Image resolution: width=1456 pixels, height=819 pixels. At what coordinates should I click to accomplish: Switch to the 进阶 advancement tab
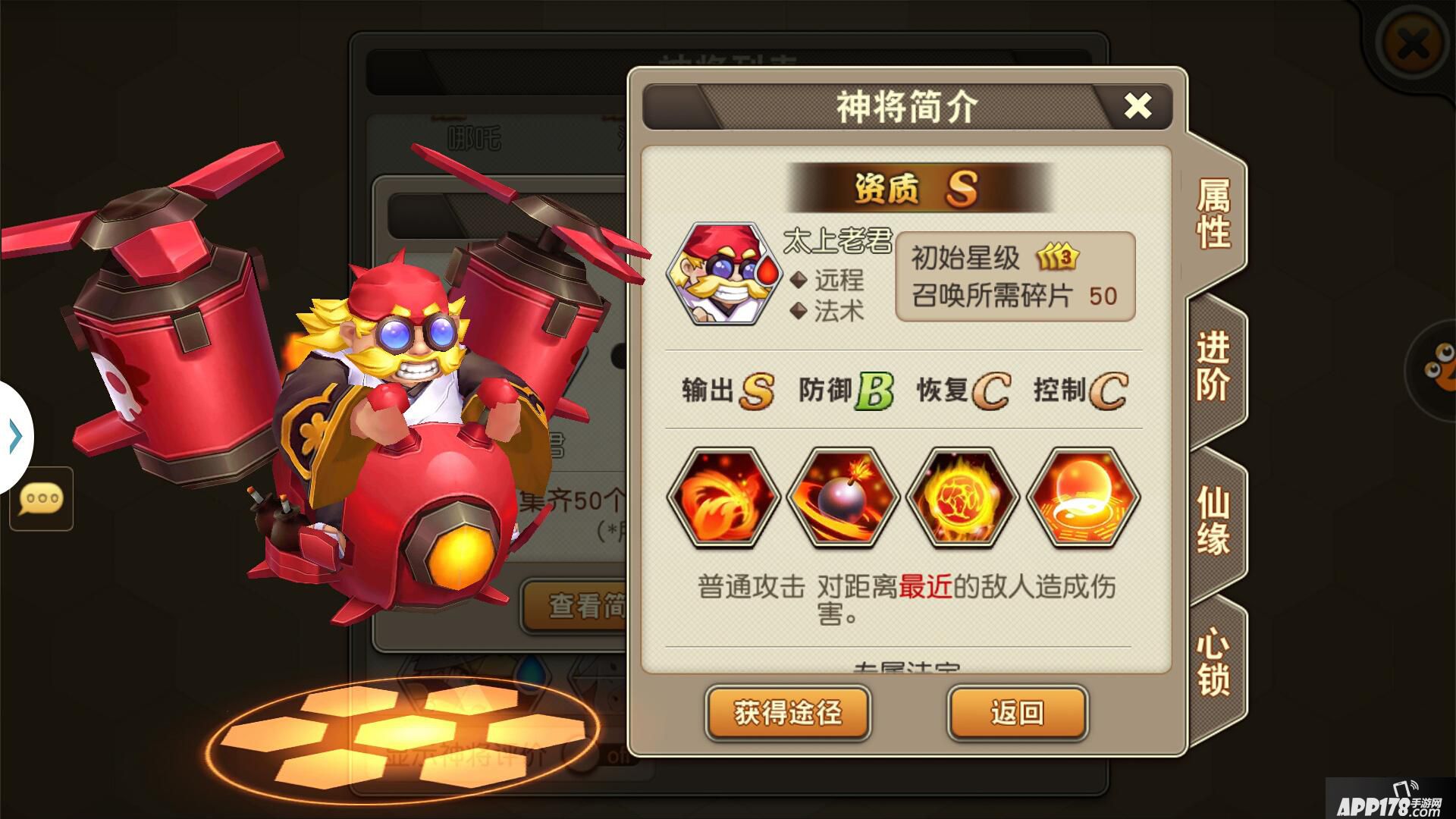click(x=1213, y=368)
